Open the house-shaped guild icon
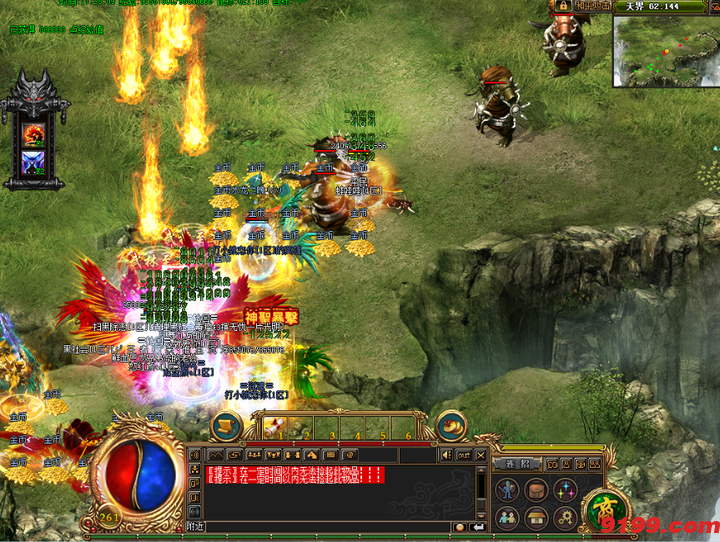720x542 pixels. pyautogui.click(x=537, y=518)
